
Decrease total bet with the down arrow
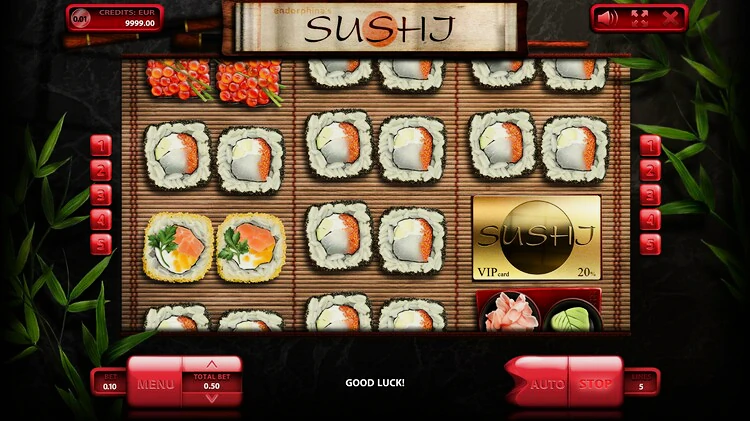click(211, 398)
